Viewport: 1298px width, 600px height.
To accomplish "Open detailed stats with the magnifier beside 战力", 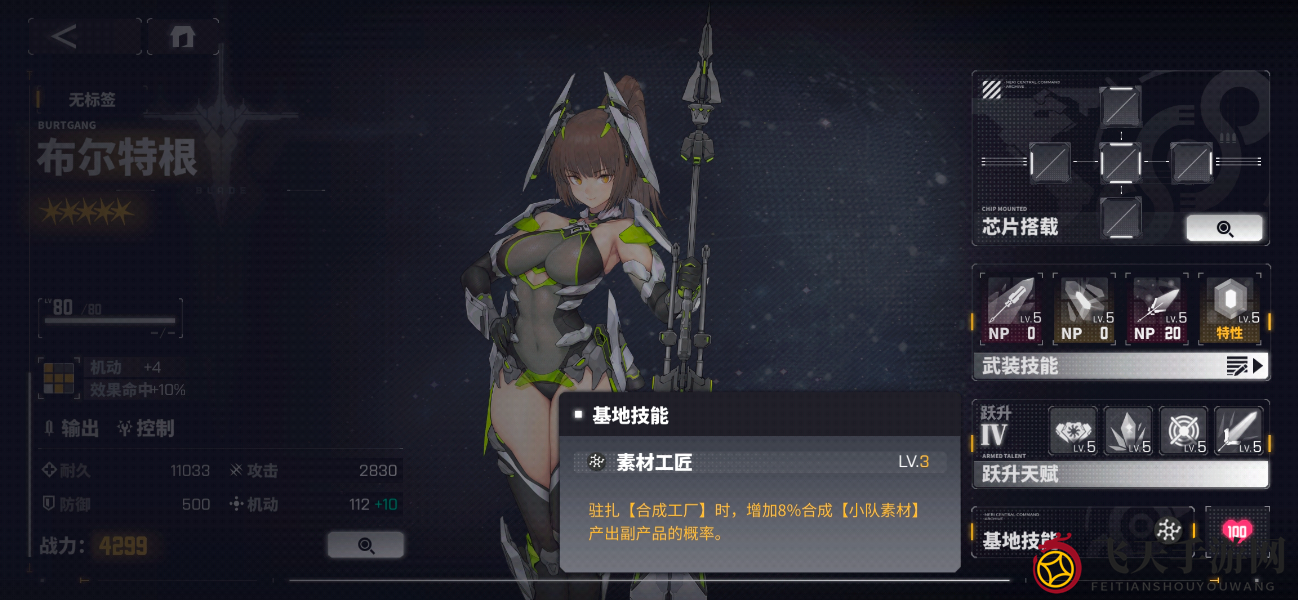I will [365, 545].
